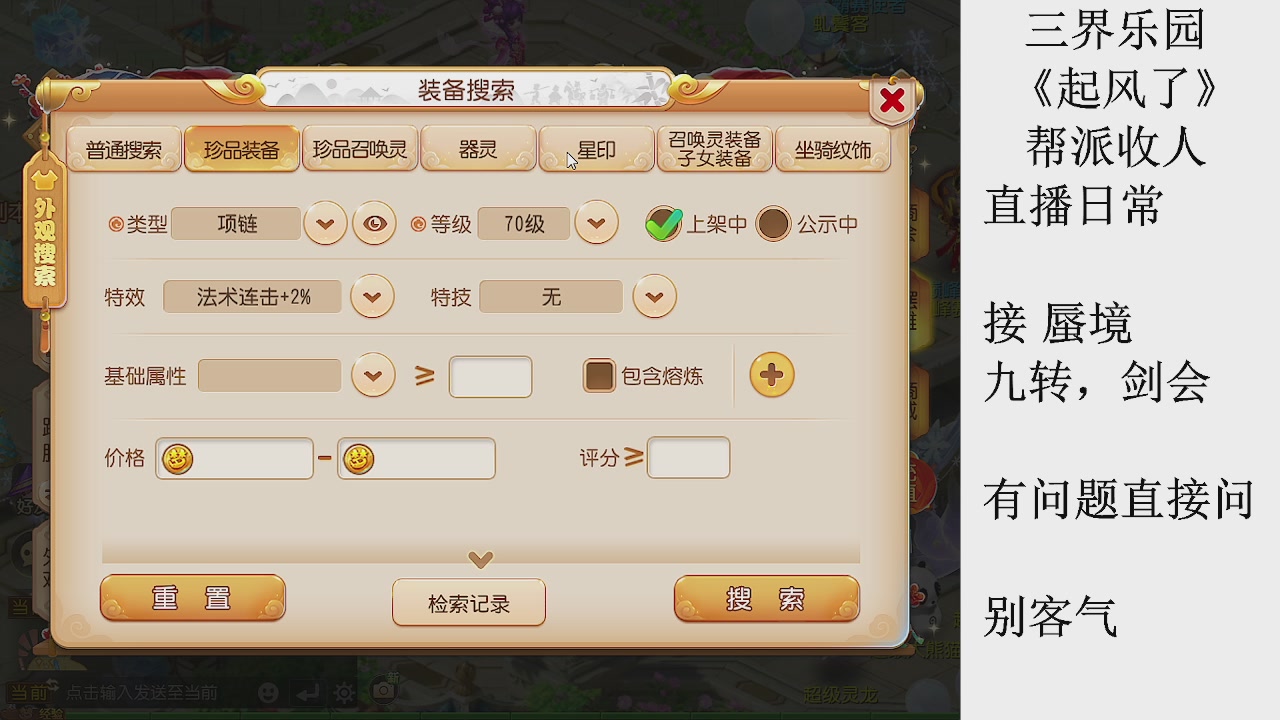Expand more filters with the bottom chevron

coord(478,560)
